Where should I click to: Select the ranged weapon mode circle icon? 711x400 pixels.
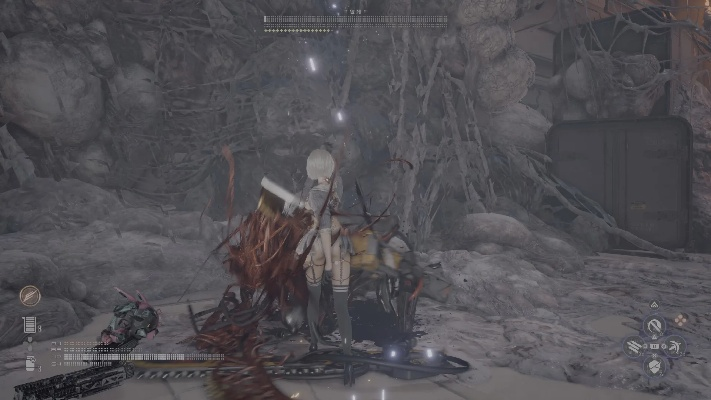pyautogui.click(x=30, y=296)
